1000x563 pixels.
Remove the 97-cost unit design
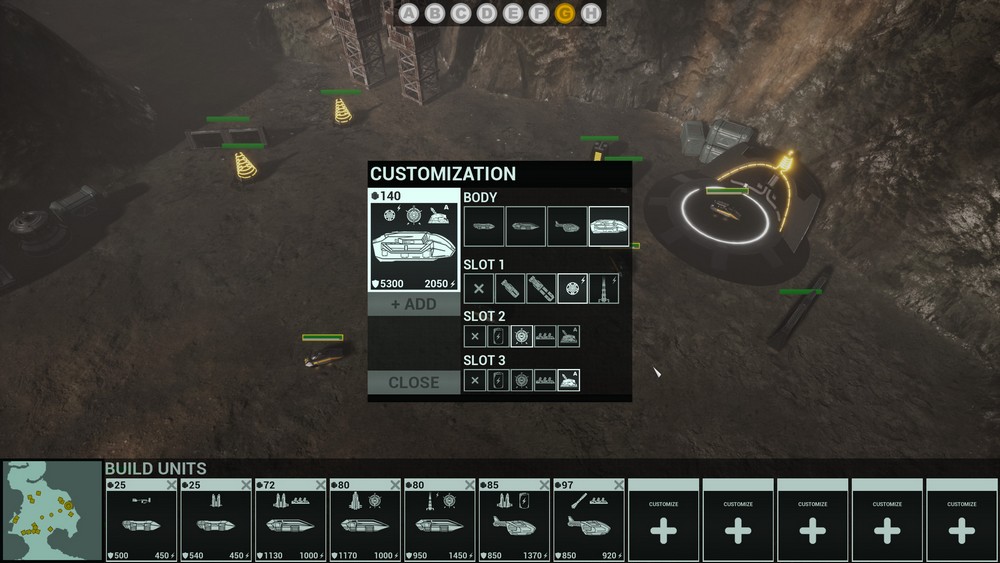pos(618,485)
